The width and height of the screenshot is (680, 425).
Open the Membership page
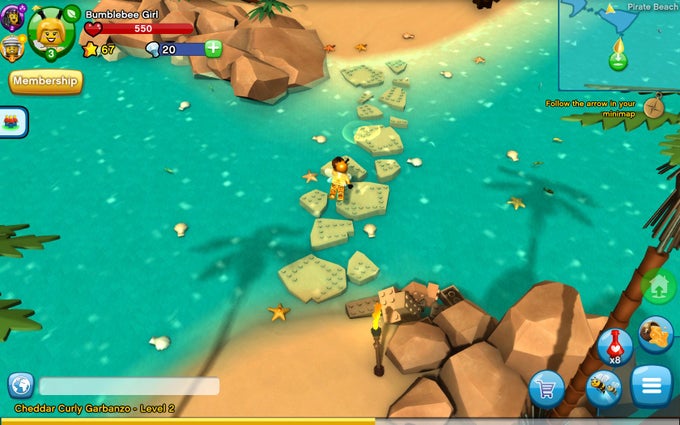coord(45,80)
